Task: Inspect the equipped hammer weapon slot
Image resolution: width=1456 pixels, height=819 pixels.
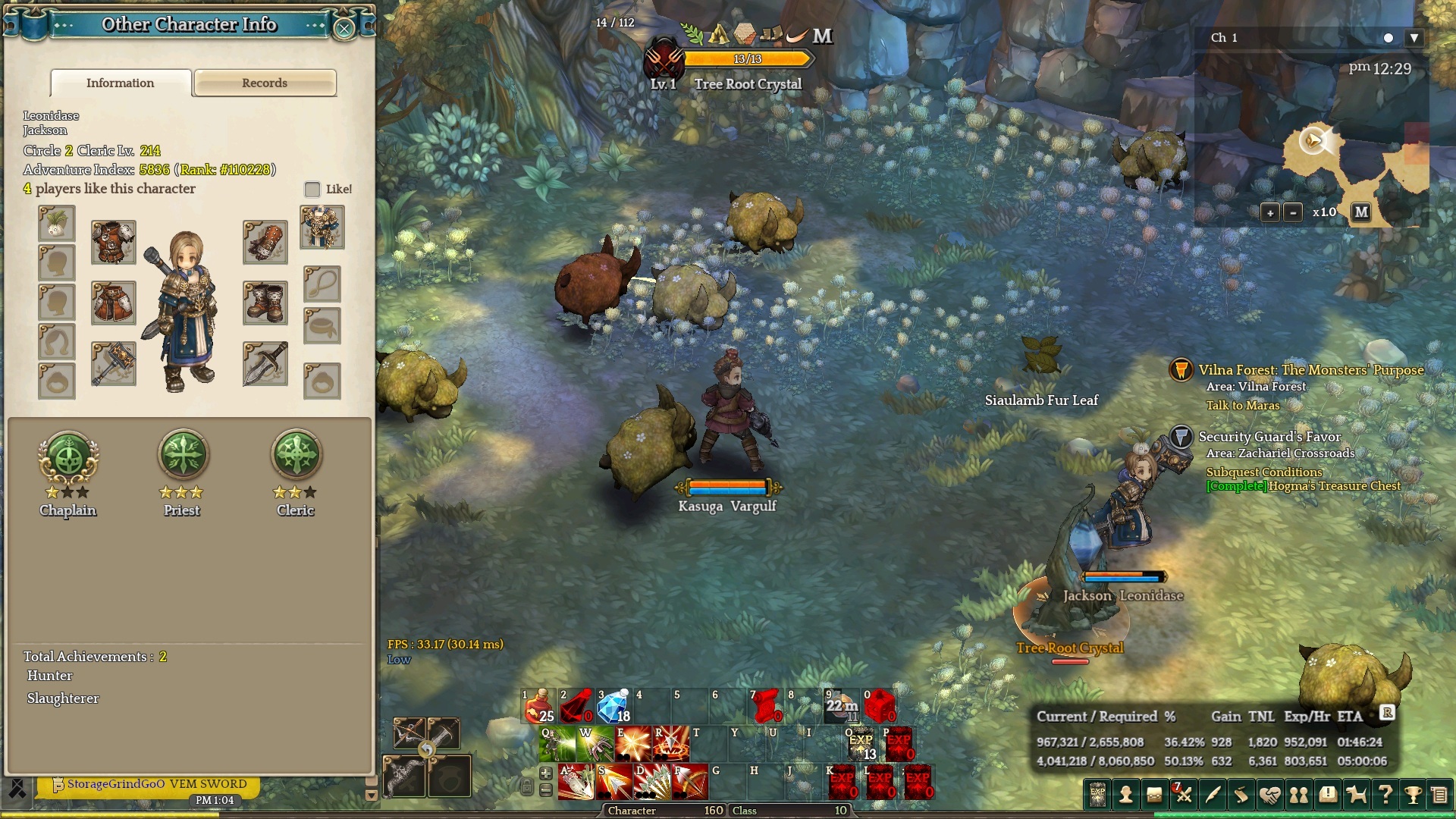Action: click(x=114, y=363)
